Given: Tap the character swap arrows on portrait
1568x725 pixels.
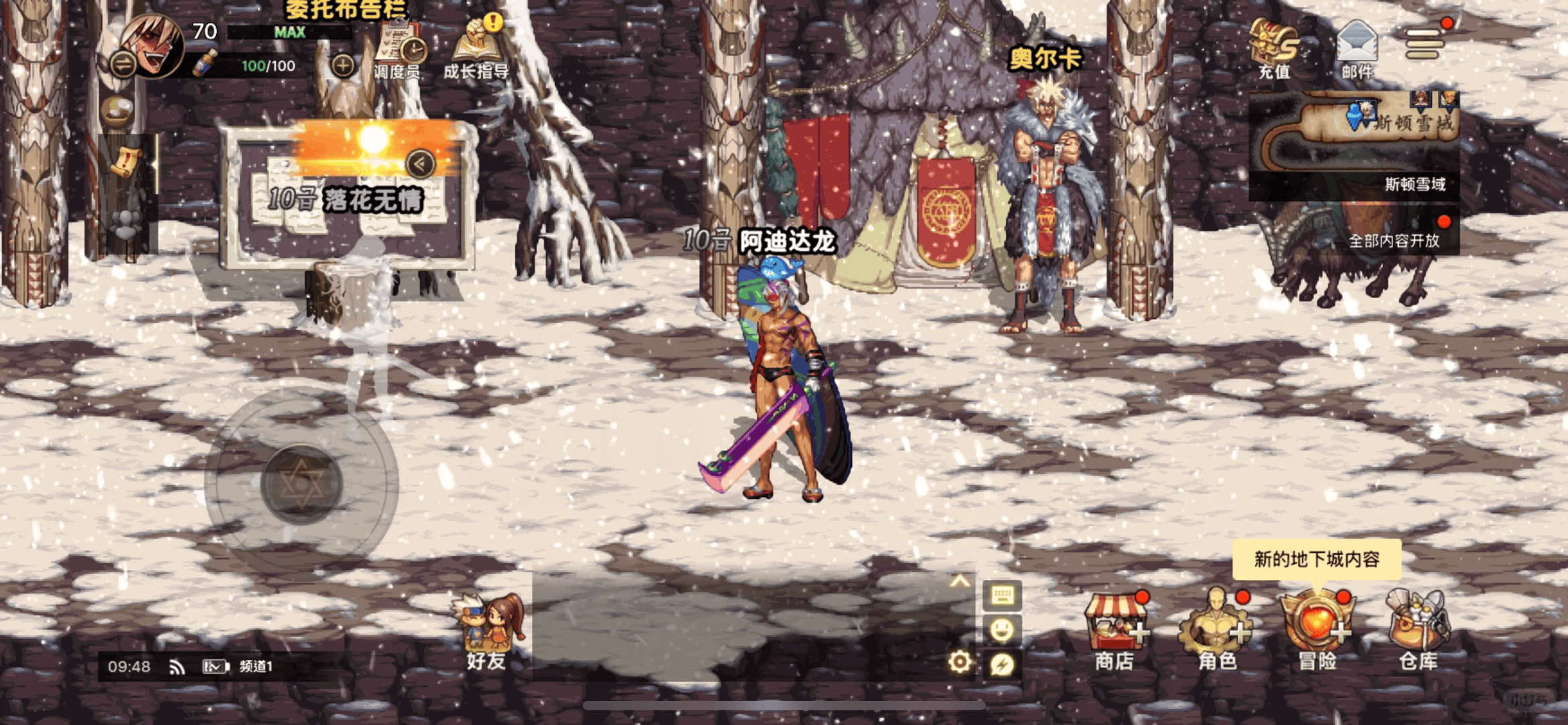Looking at the screenshot, I should click(x=123, y=64).
